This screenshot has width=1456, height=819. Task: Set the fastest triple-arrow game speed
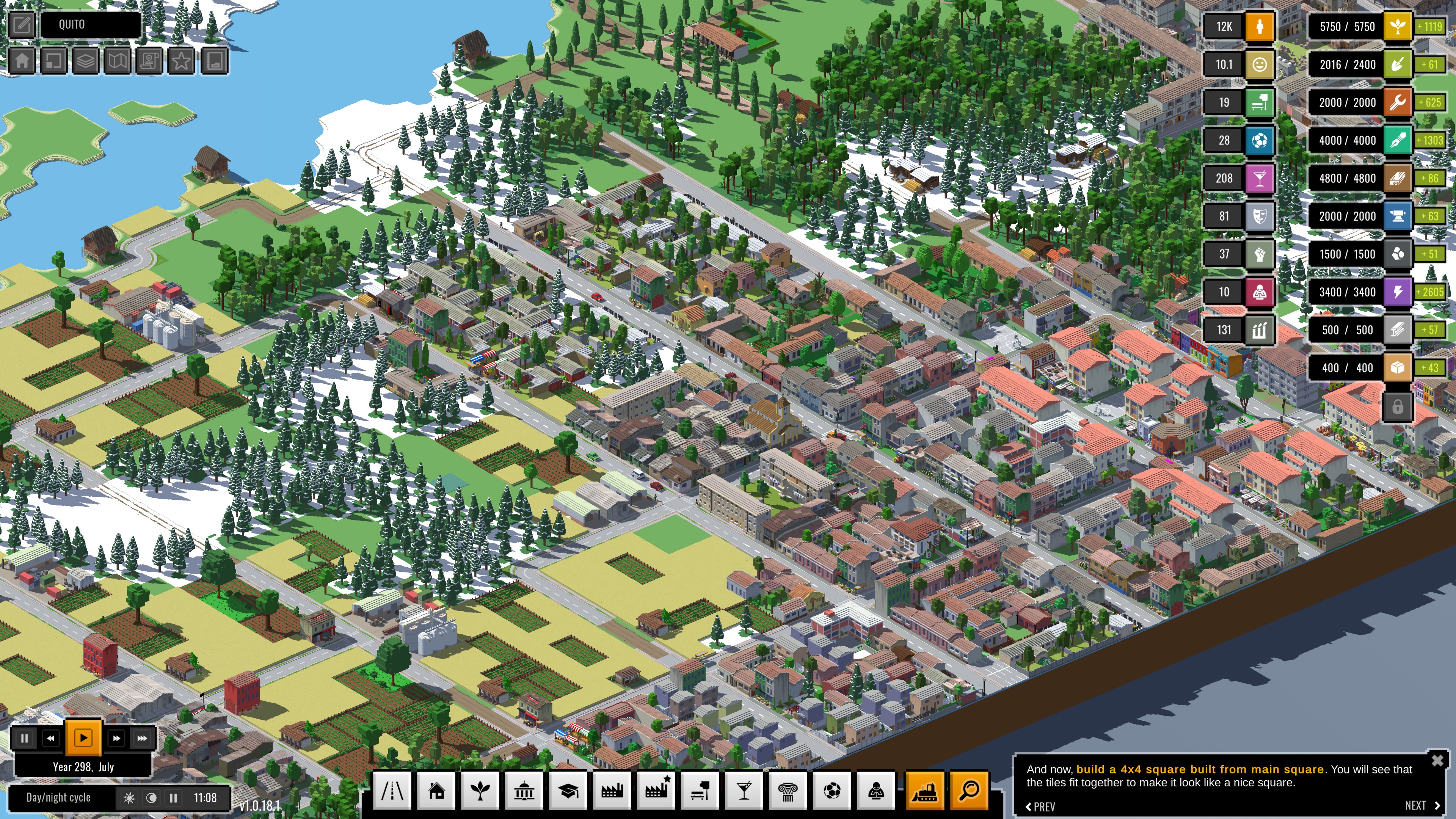click(x=142, y=738)
